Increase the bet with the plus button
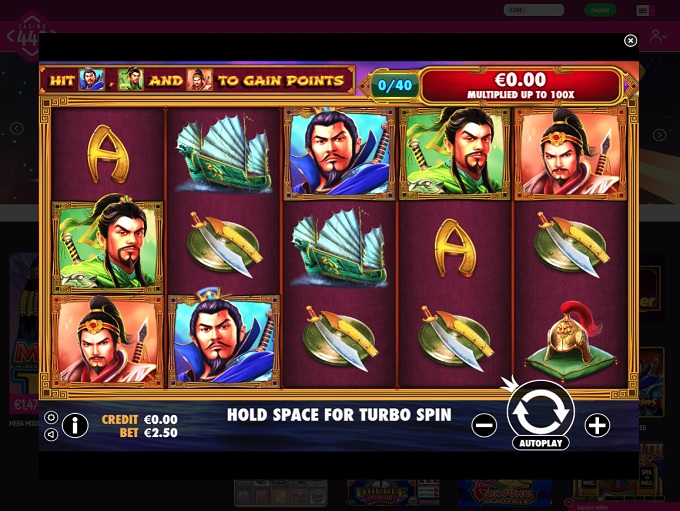The height and width of the screenshot is (511, 680). [597, 425]
